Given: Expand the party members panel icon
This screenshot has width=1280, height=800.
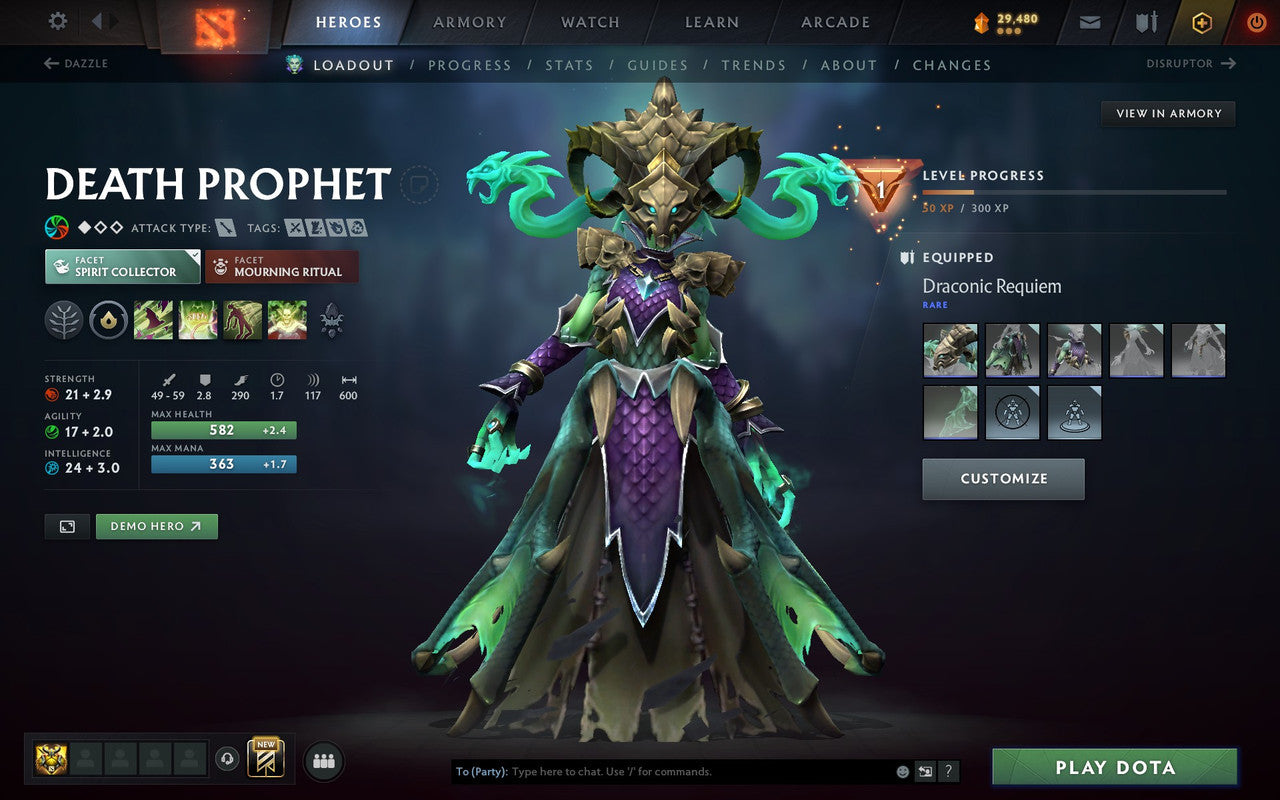Looking at the screenshot, I should pyautogui.click(x=323, y=760).
